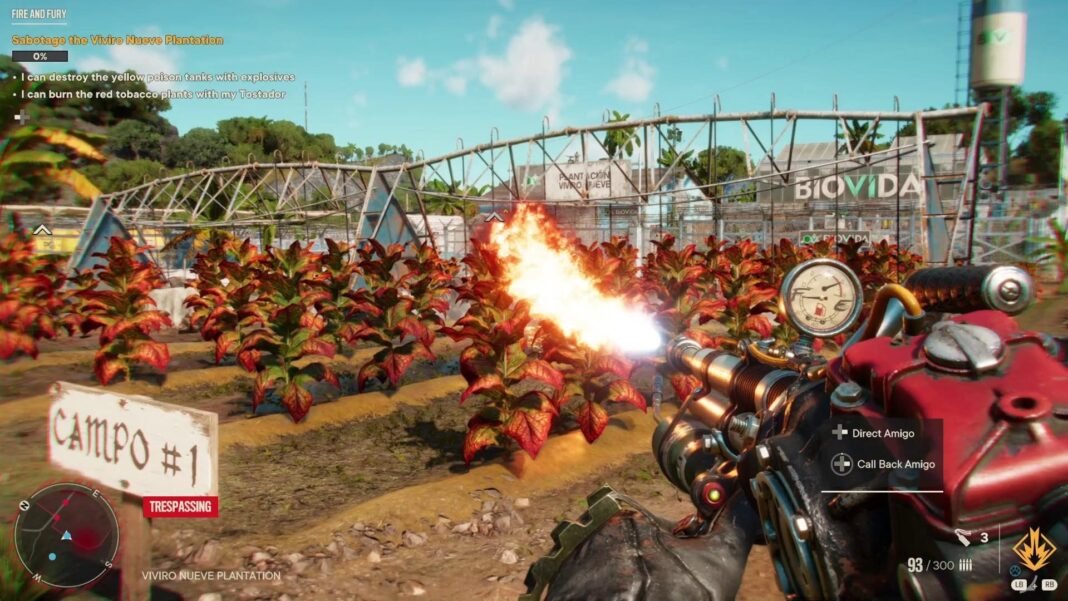
Task: Click the Sabotage the Viviro Nueve Plantation objective
Action: pos(117,40)
